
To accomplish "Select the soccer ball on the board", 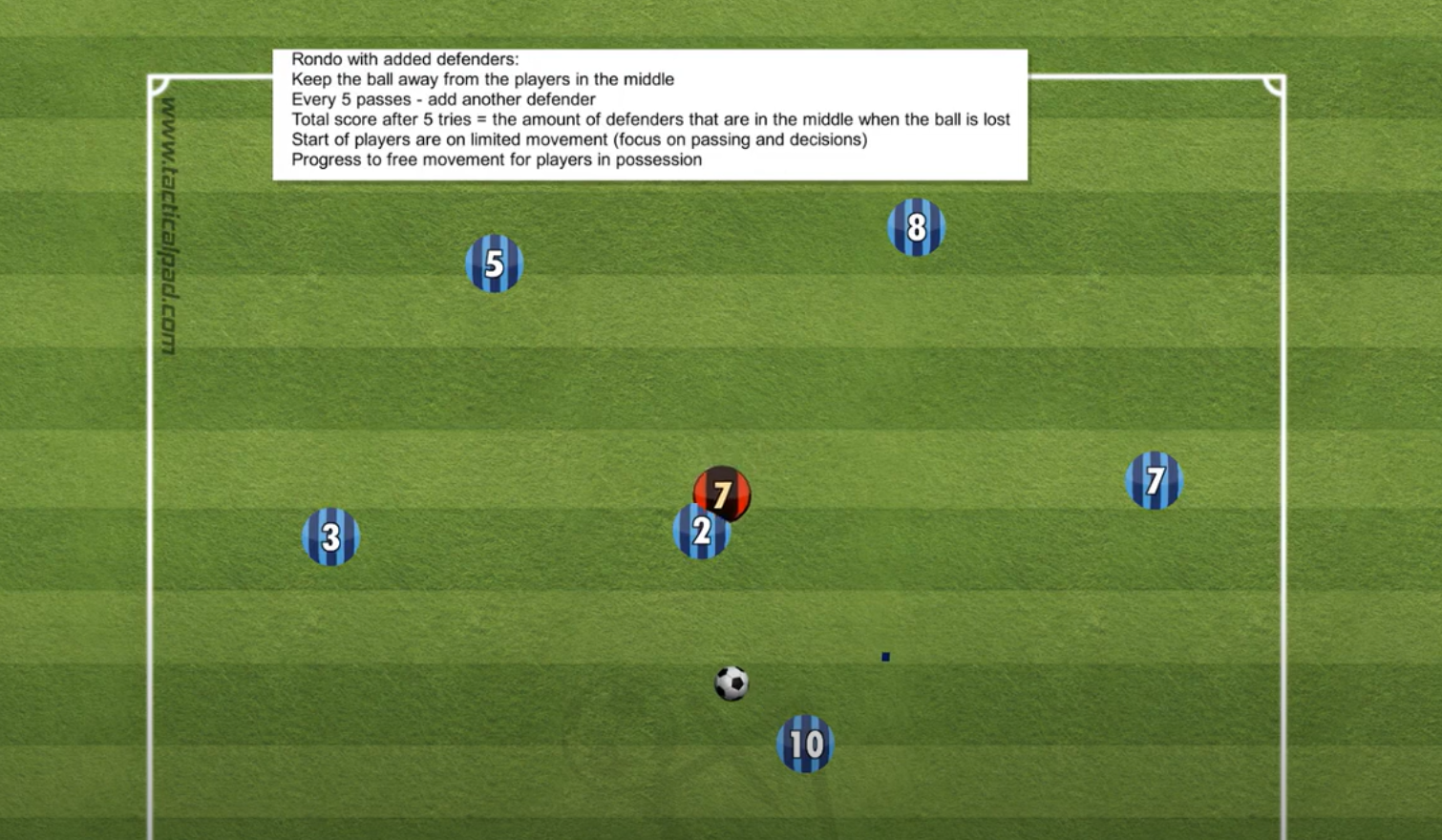I will [732, 683].
